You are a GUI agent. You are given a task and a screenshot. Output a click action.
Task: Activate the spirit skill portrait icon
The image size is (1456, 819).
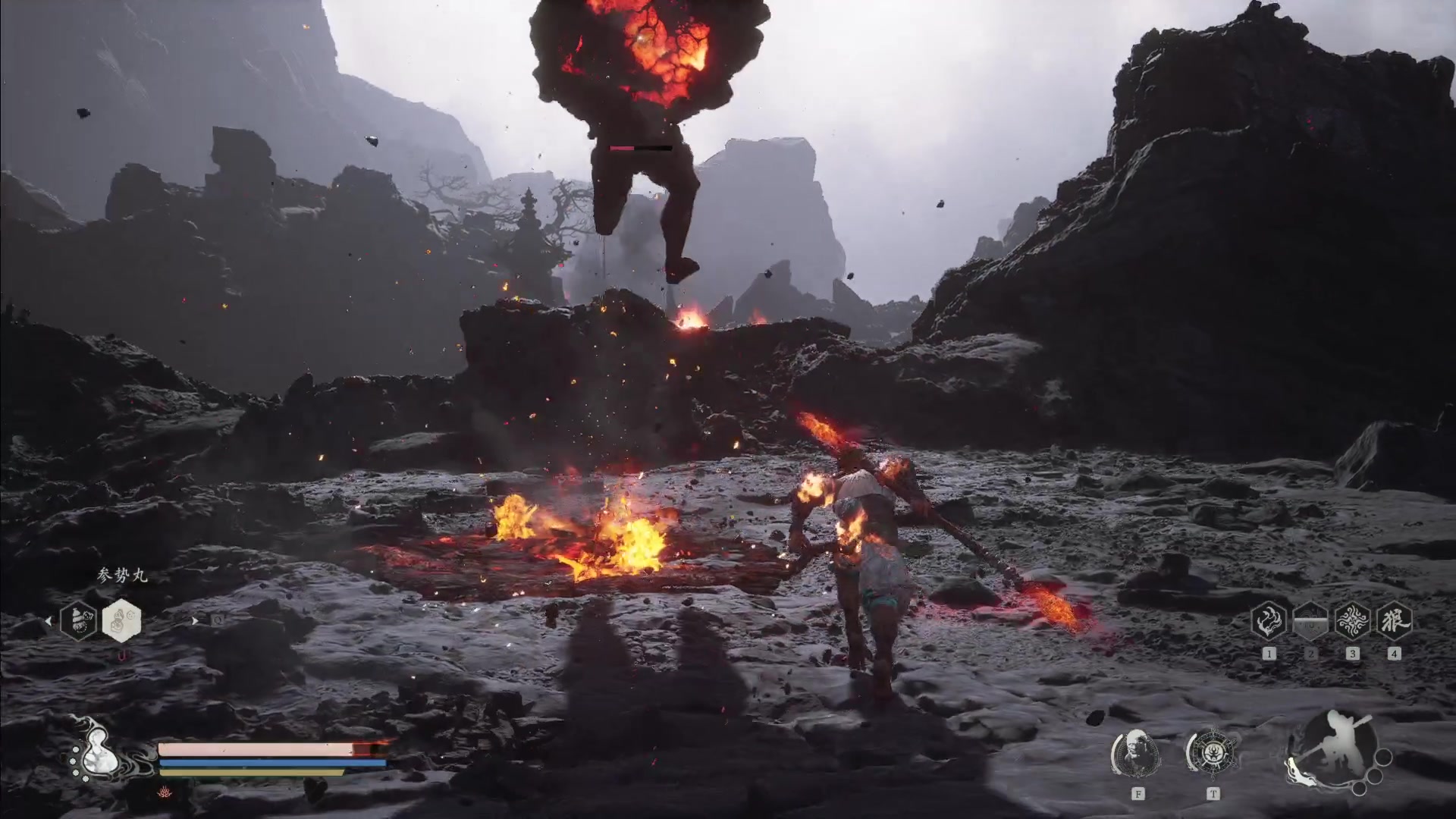1137,754
